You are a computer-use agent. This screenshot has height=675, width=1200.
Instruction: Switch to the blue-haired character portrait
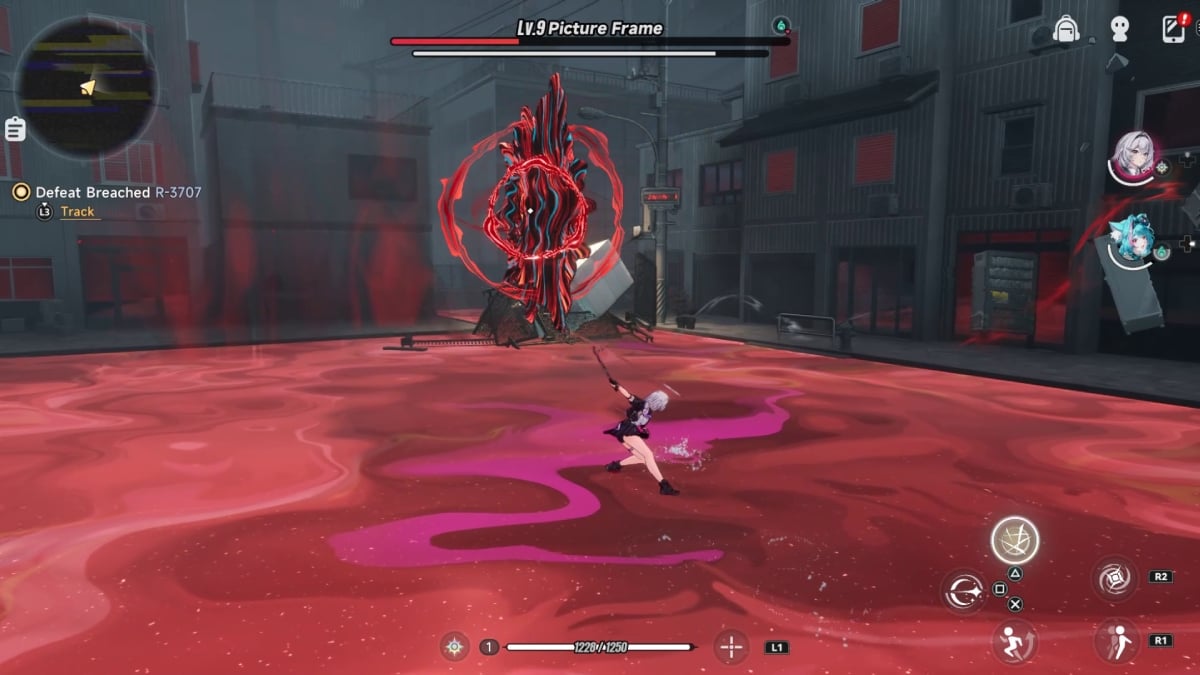tap(1134, 240)
